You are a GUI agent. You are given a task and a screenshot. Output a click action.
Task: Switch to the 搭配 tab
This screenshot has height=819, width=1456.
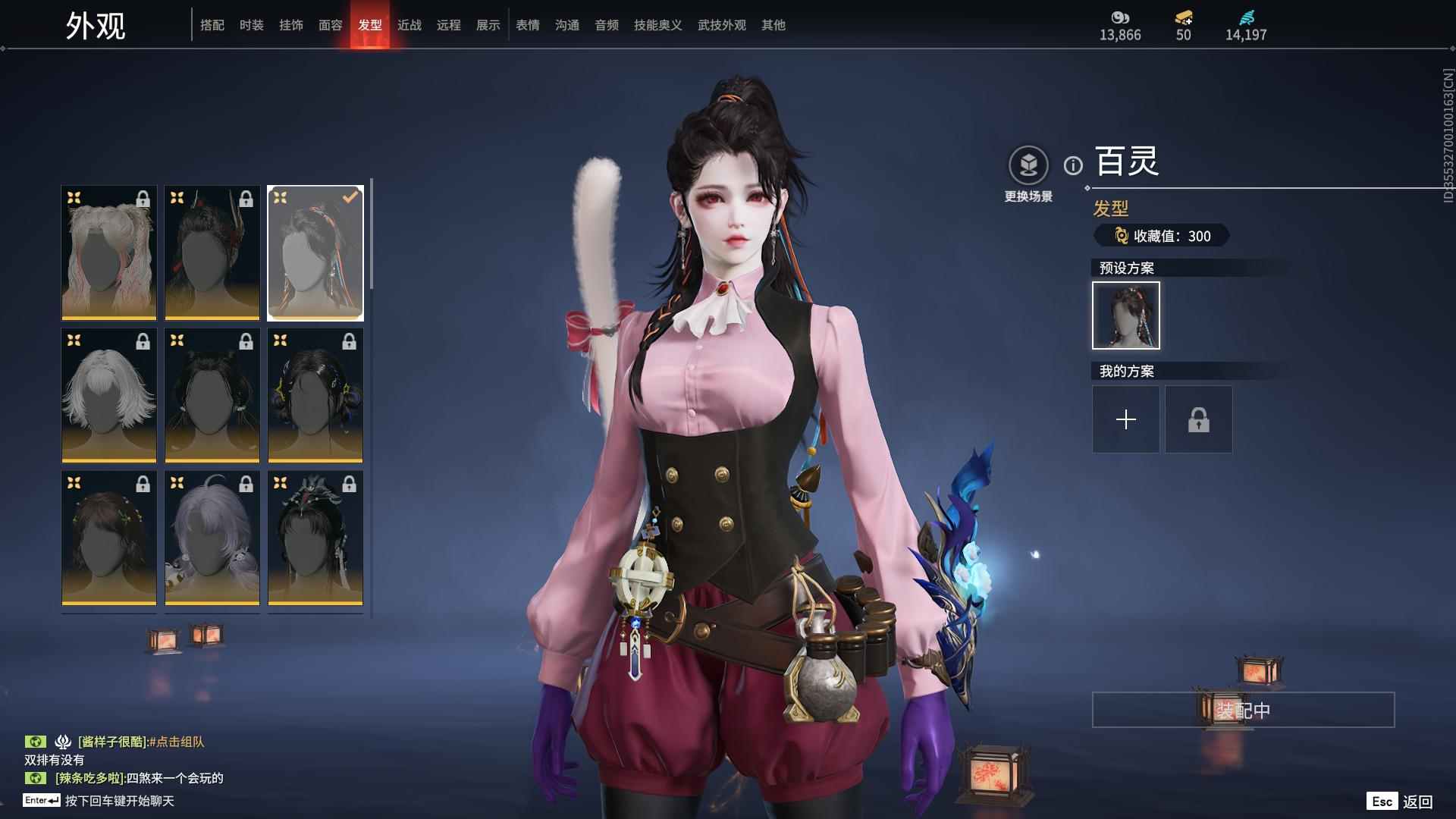click(x=212, y=25)
